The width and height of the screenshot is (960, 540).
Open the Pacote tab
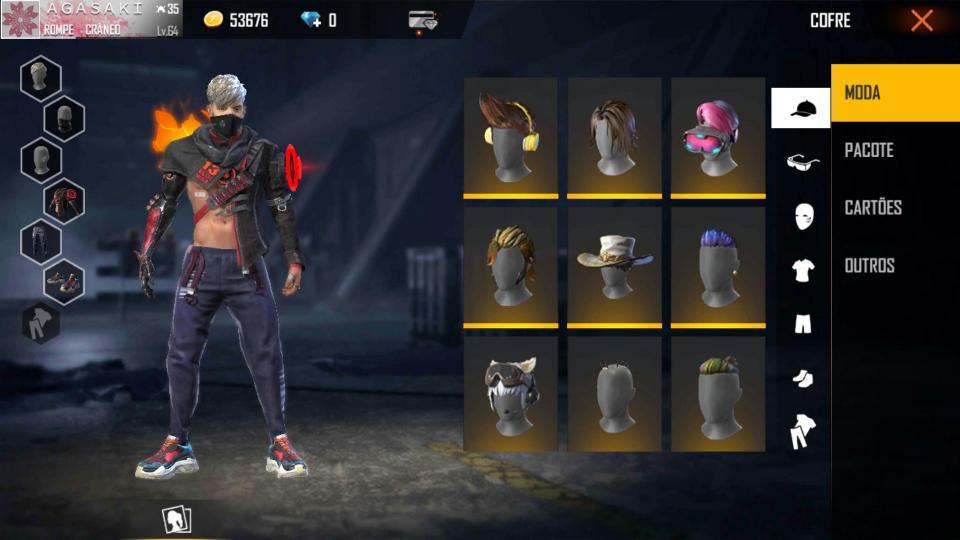pyautogui.click(x=894, y=150)
